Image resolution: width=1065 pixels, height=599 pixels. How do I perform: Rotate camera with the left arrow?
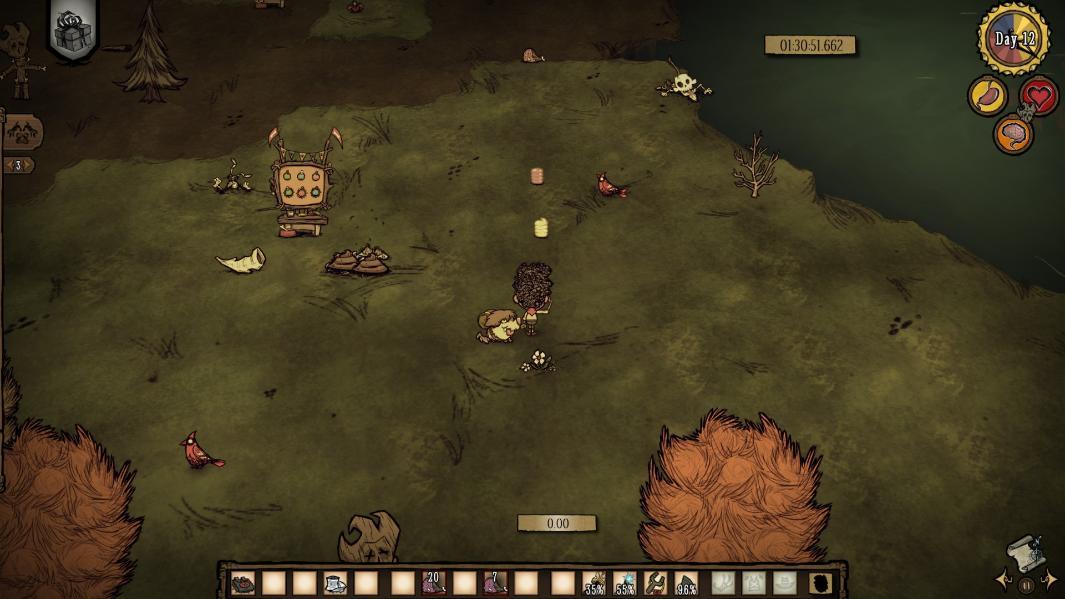click(1003, 580)
